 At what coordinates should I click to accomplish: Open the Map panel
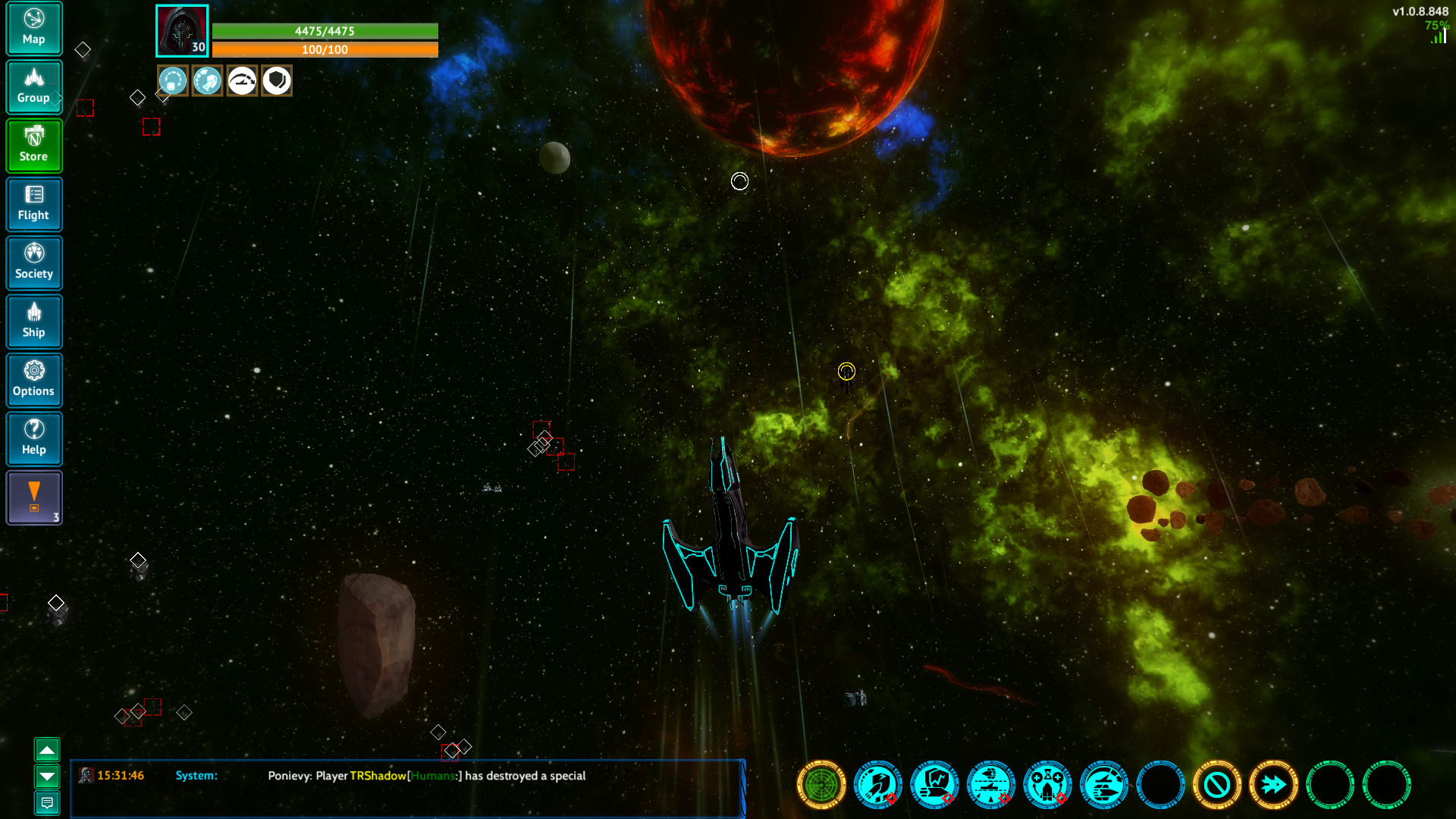34,29
